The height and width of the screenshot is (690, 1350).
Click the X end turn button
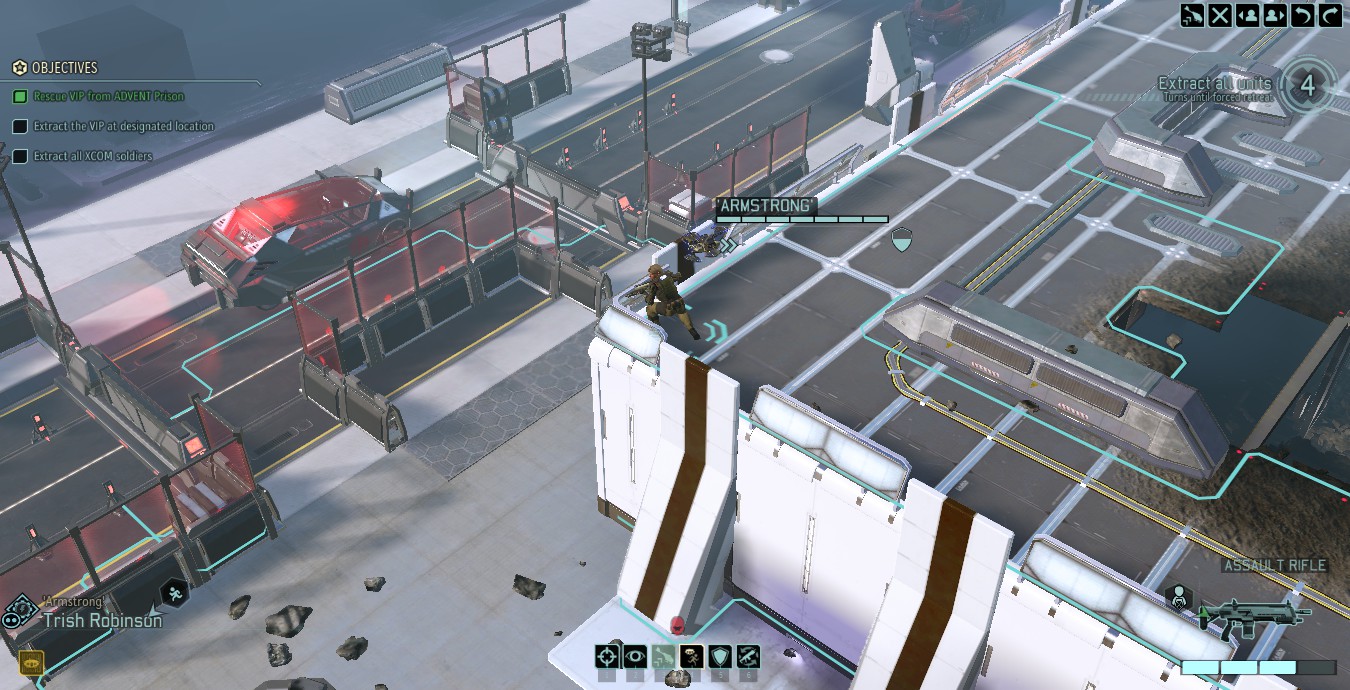tap(1220, 15)
